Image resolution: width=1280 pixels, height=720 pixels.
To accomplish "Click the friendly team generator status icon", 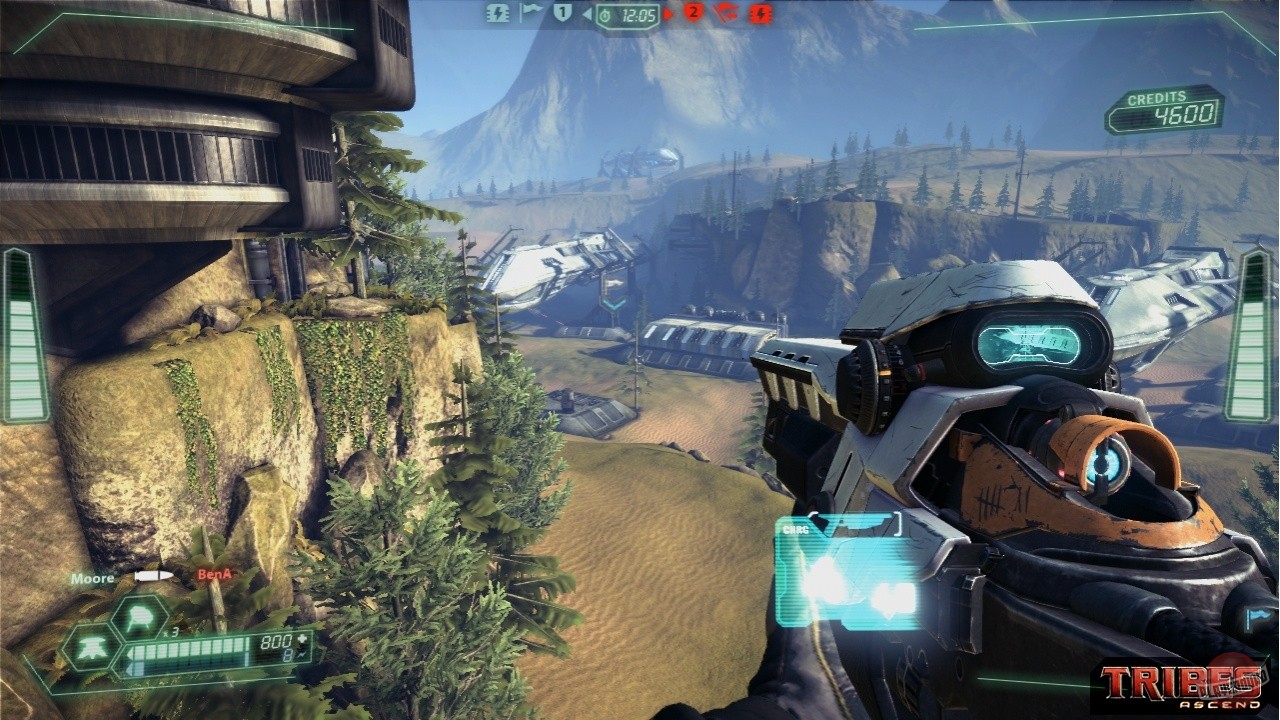I will 498,15.
